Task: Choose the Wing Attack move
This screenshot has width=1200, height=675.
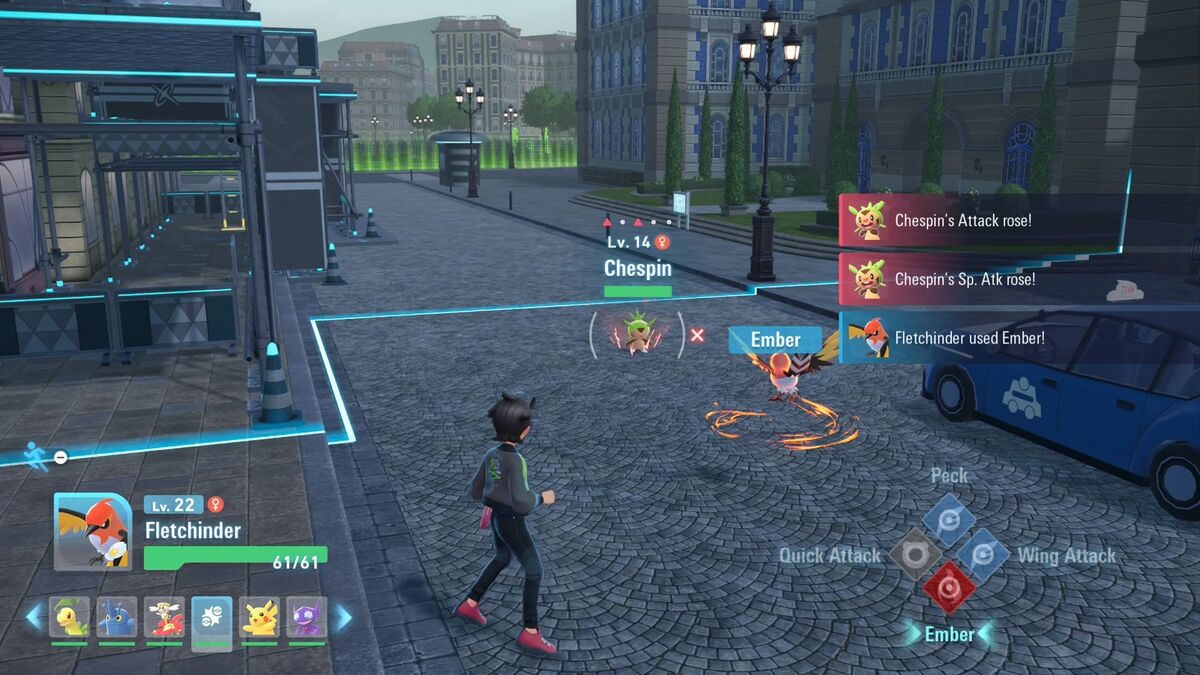Action: pyautogui.click(x=983, y=555)
